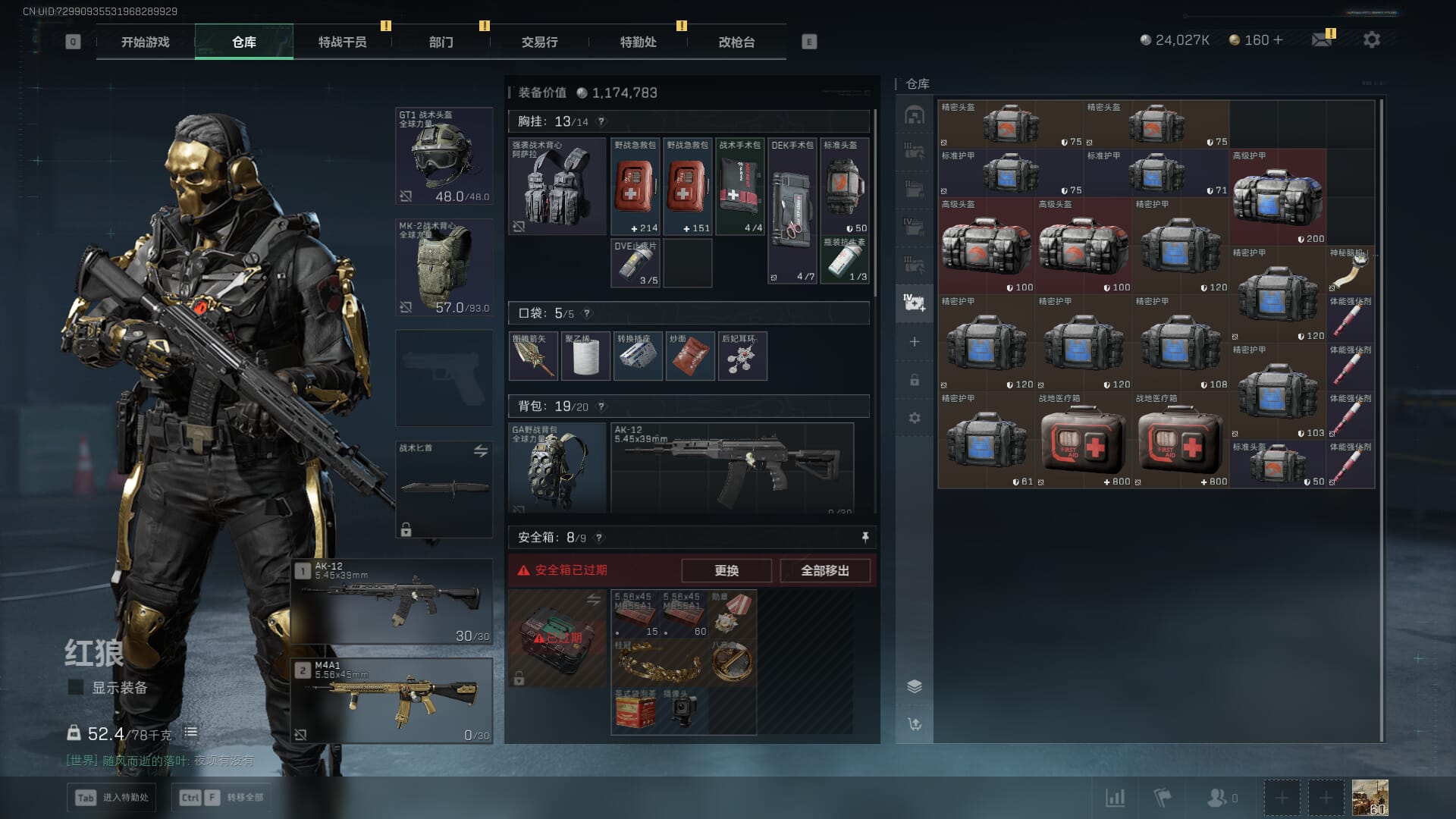1456x819 pixels.
Task: Open the 交易行 trading tab
Action: click(539, 42)
